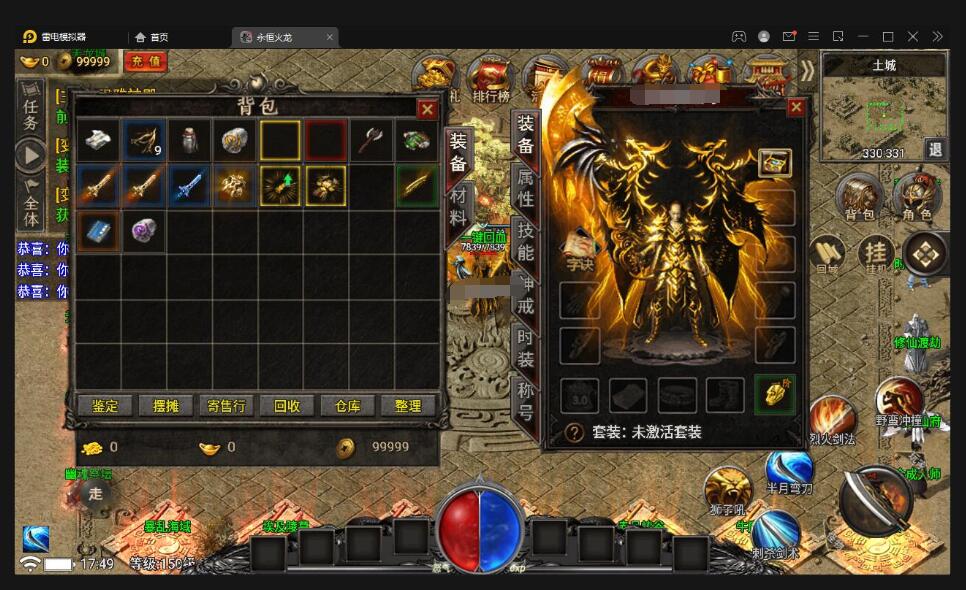Open the 技能 skills tab
The width and height of the screenshot is (966, 590).
(x=525, y=241)
